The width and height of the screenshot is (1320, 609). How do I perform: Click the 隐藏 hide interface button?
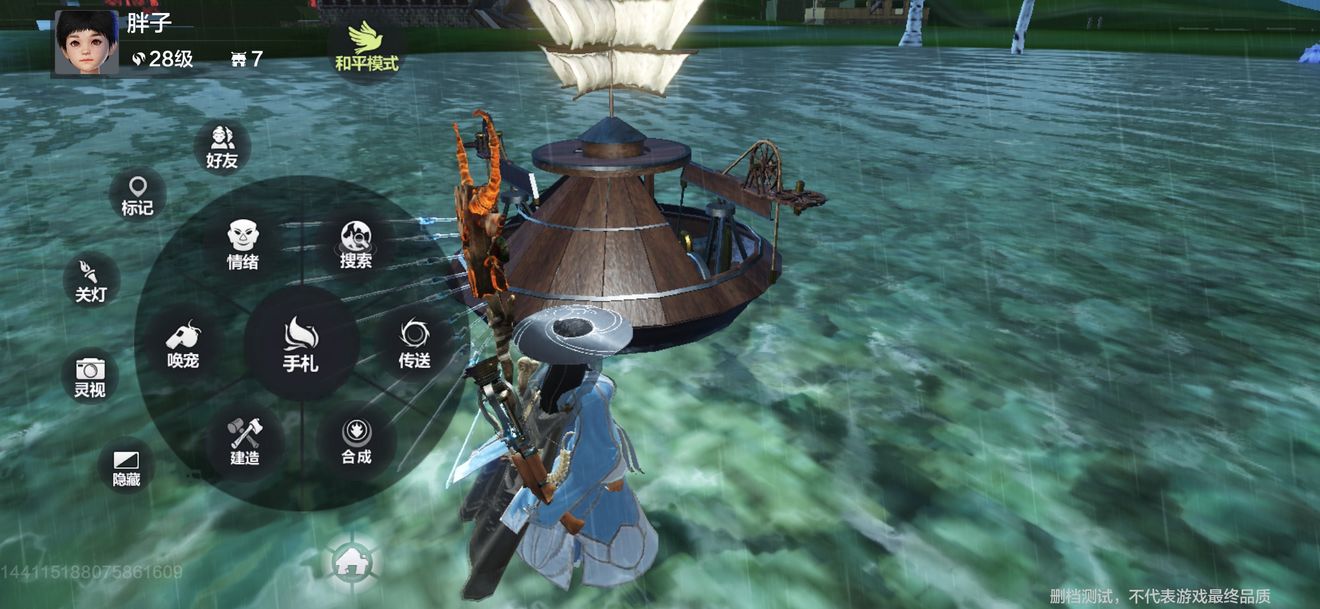pyautogui.click(x=126, y=466)
